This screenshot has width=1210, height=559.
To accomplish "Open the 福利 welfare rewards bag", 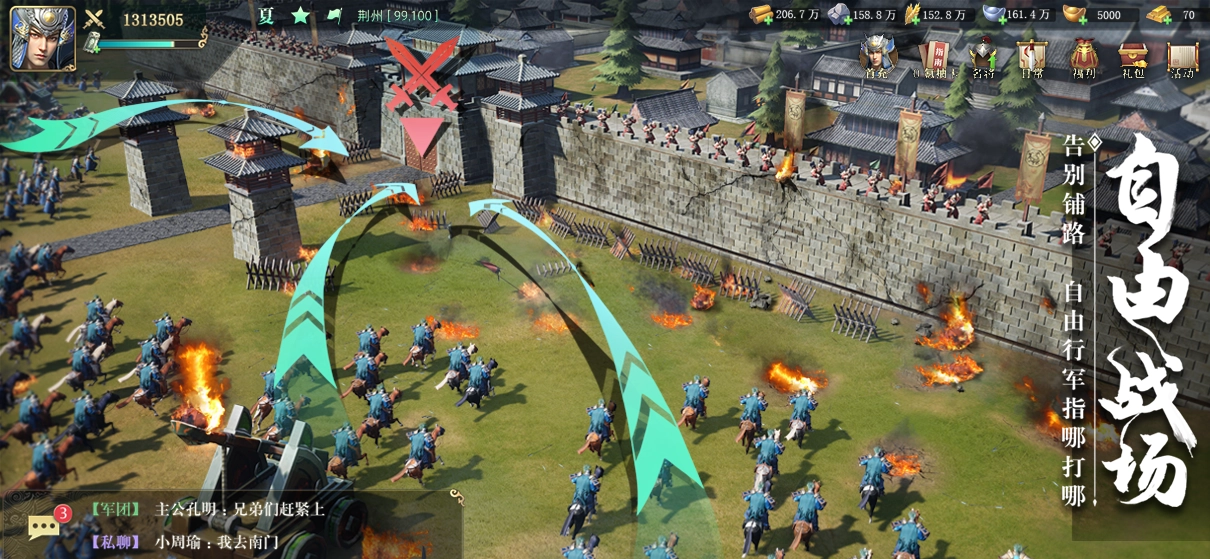I will [1084, 57].
